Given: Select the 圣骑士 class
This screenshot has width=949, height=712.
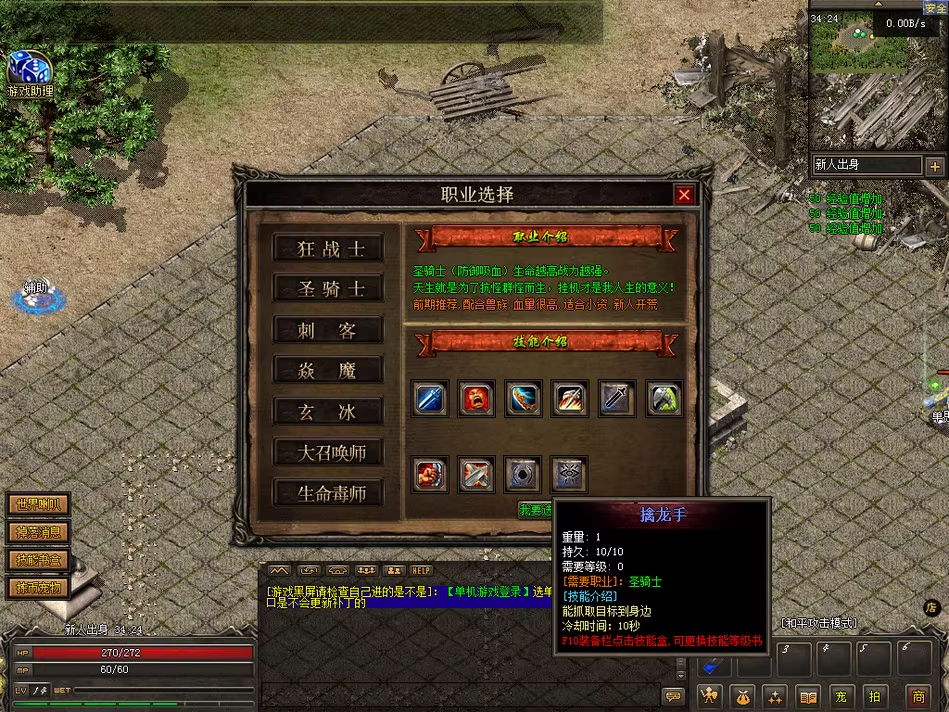Looking at the screenshot, I should point(328,289).
